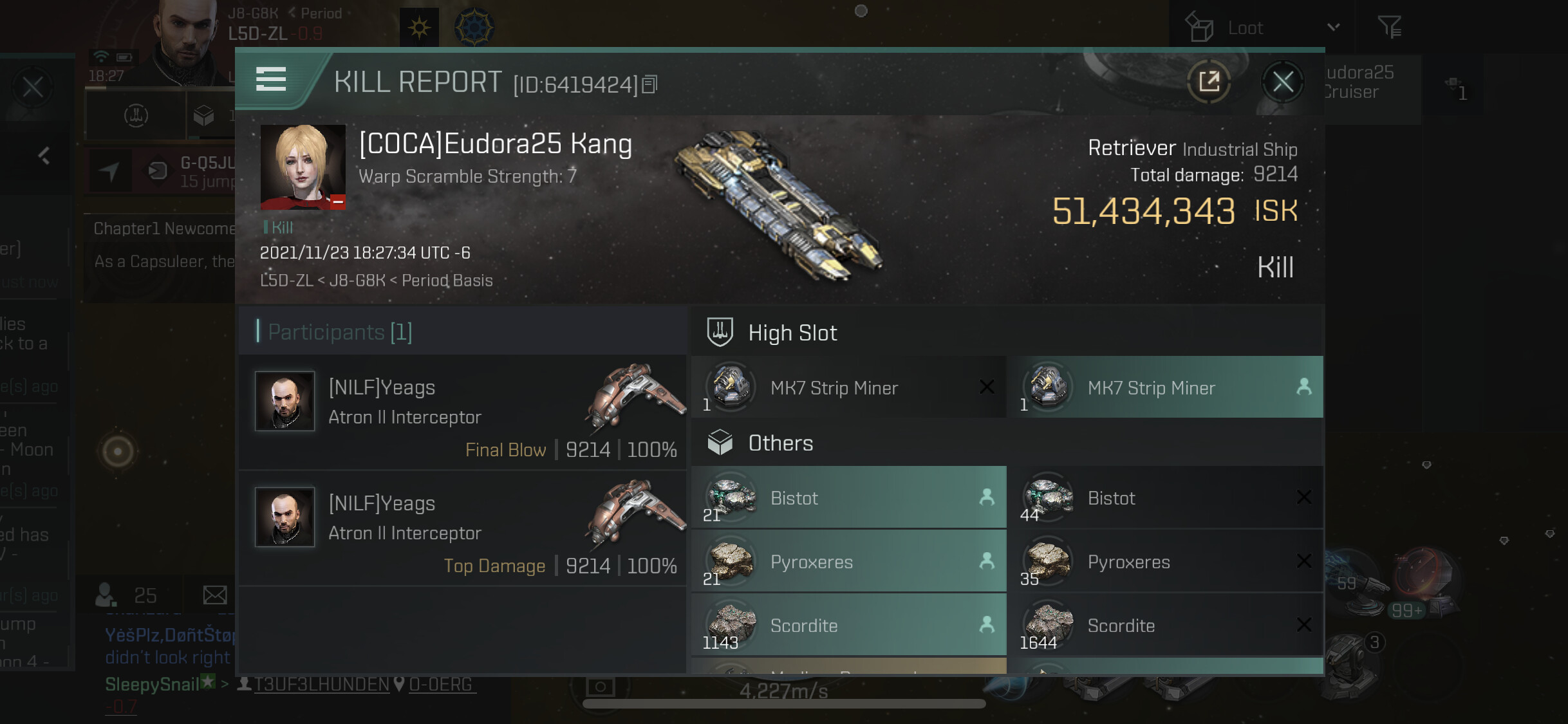
Task: Open the mail envelope icon
Action: coord(214,595)
